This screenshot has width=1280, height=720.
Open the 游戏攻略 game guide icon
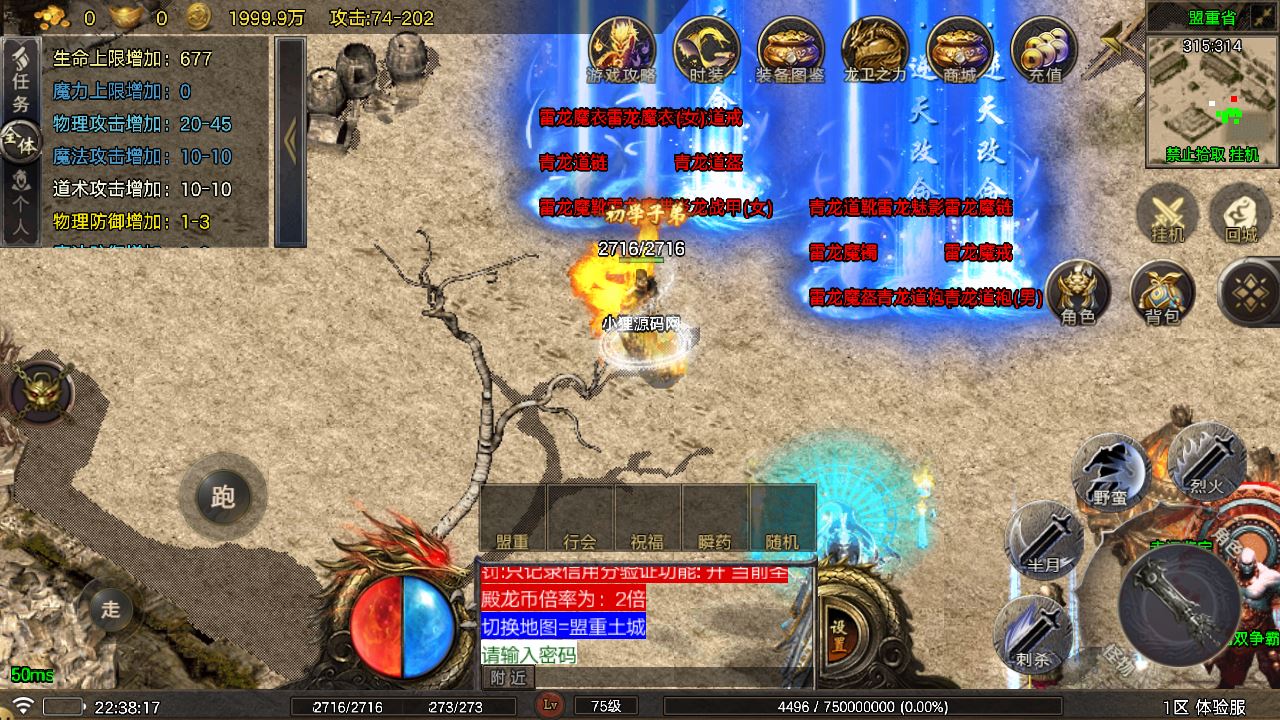pos(621,48)
